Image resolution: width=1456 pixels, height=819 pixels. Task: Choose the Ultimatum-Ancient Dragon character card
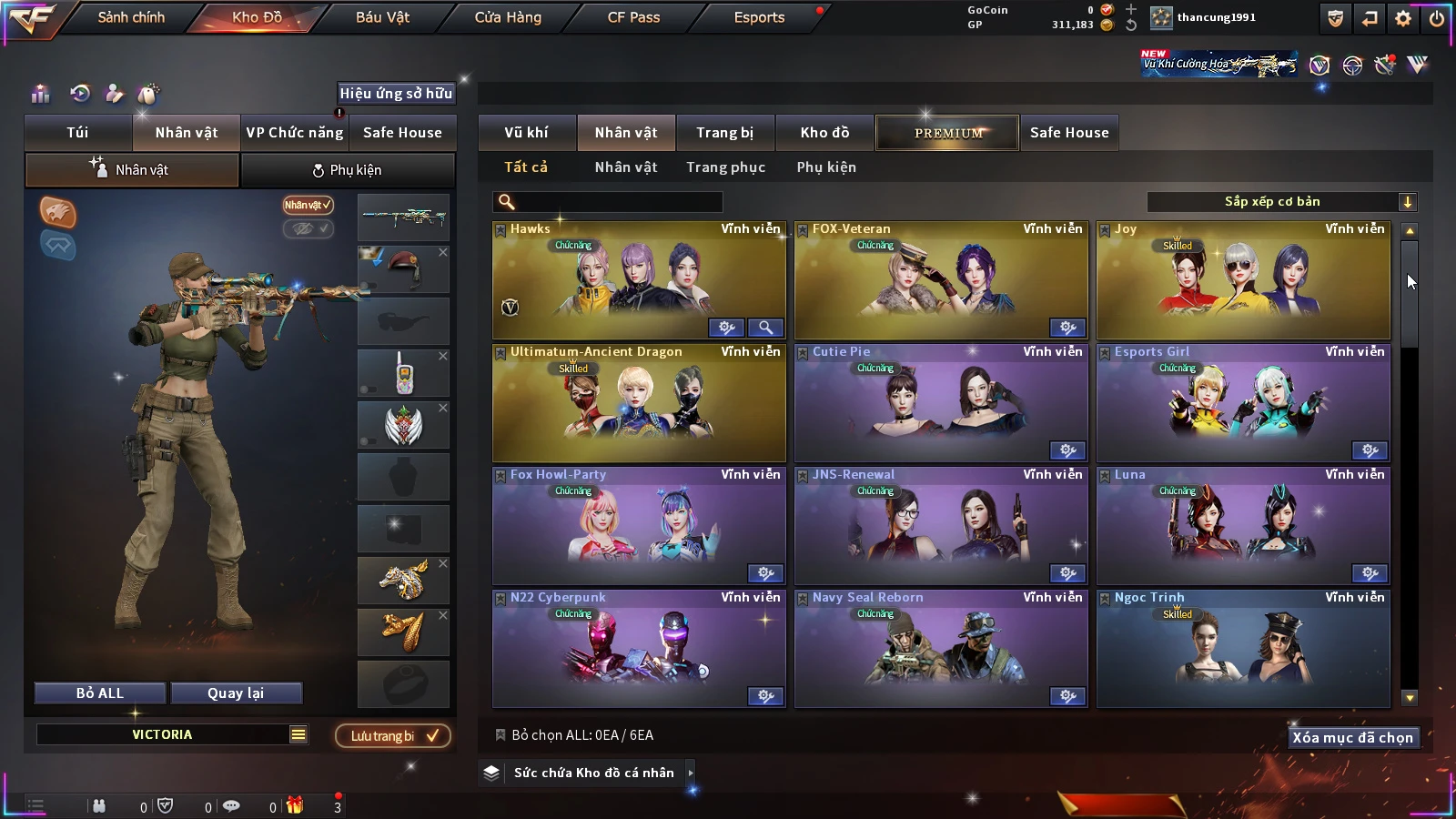pyautogui.click(x=638, y=405)
